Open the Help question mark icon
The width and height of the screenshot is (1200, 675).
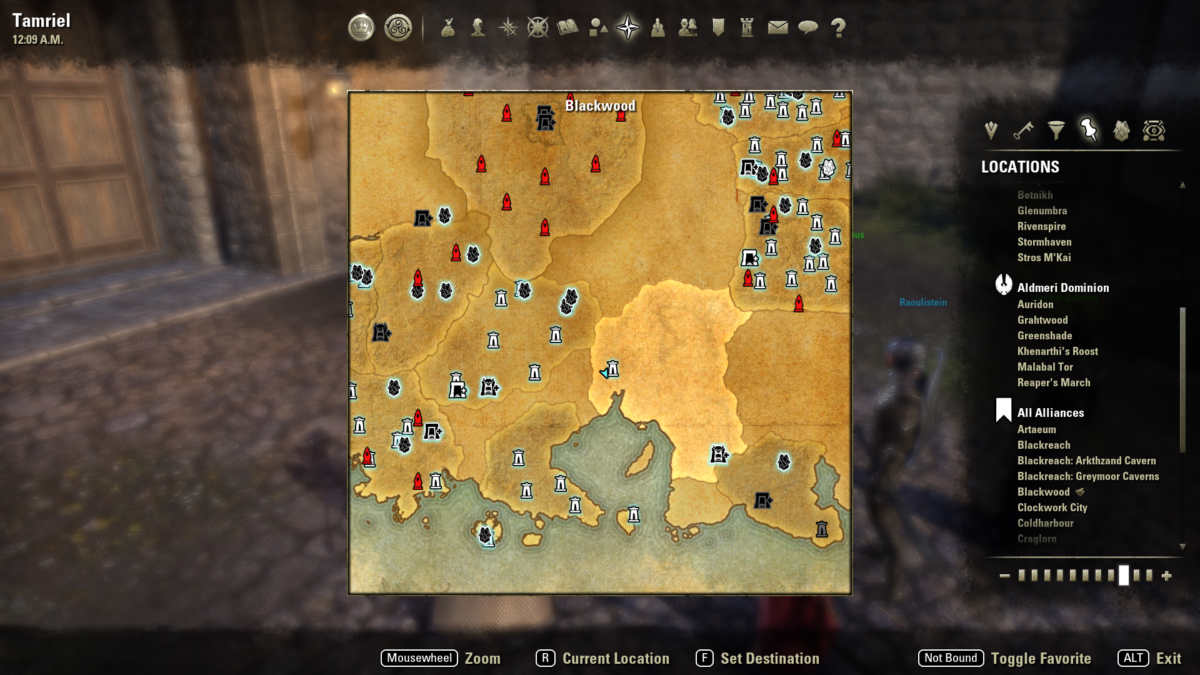[x=838, y=28]
